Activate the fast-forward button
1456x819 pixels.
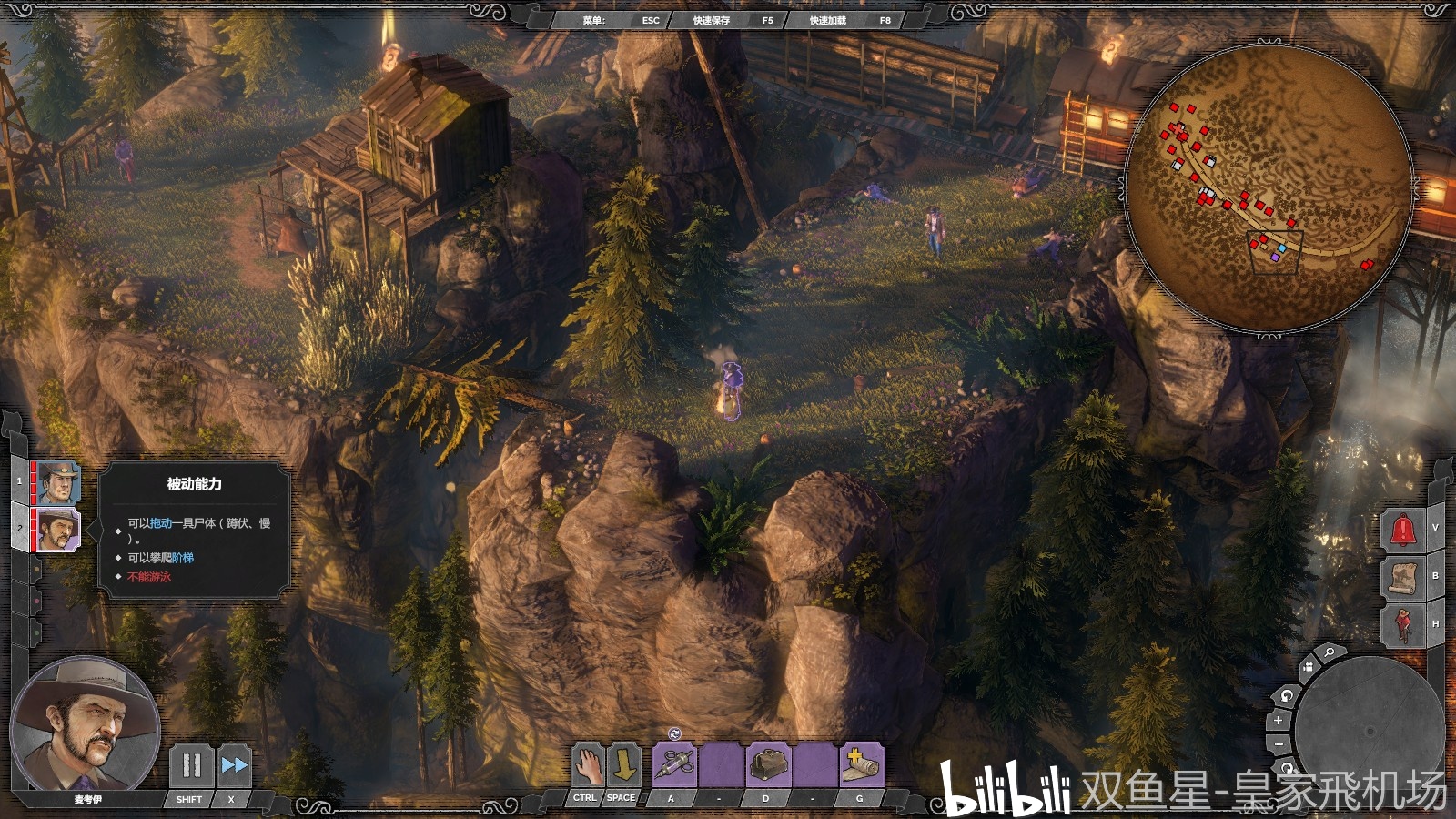234,764
